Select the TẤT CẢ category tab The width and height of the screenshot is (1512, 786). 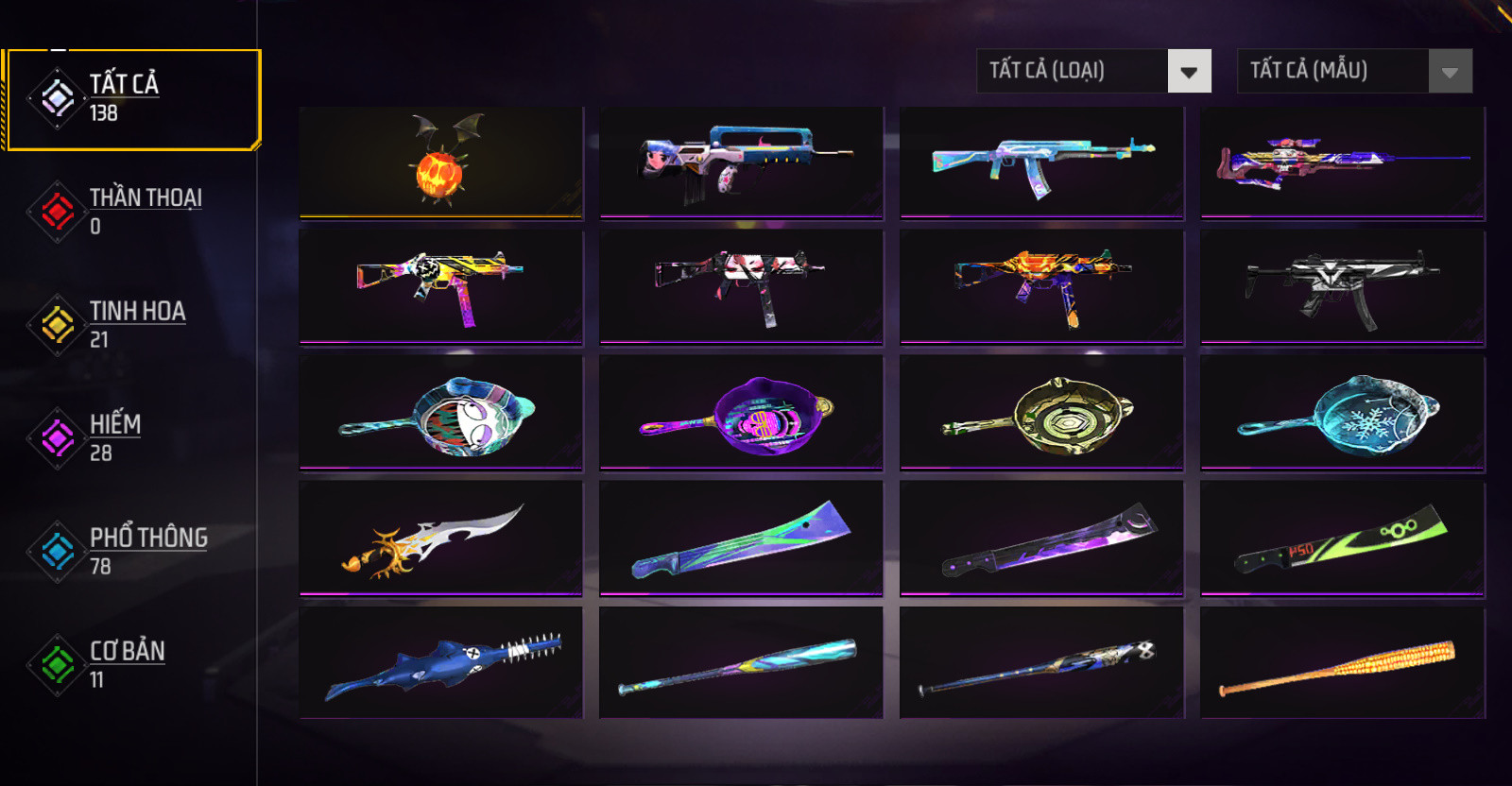pos(130,99)
